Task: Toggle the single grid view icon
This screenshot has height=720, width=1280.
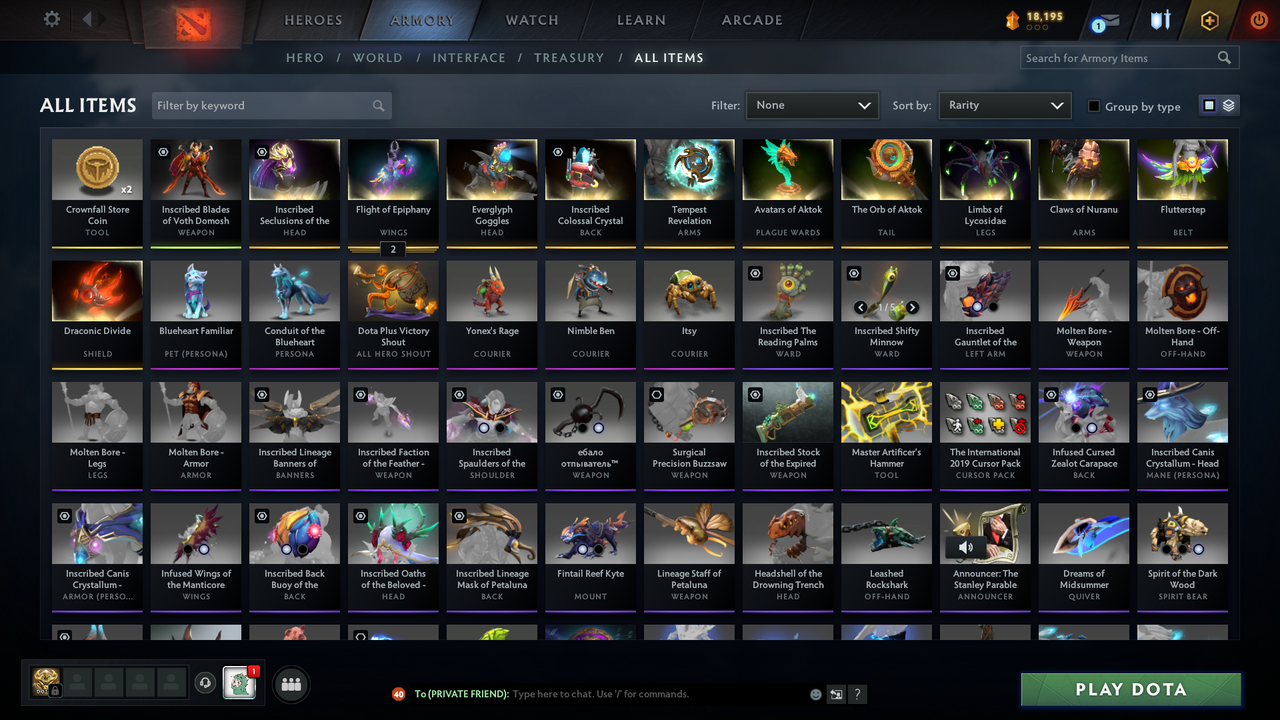Action: [1210, 104]
